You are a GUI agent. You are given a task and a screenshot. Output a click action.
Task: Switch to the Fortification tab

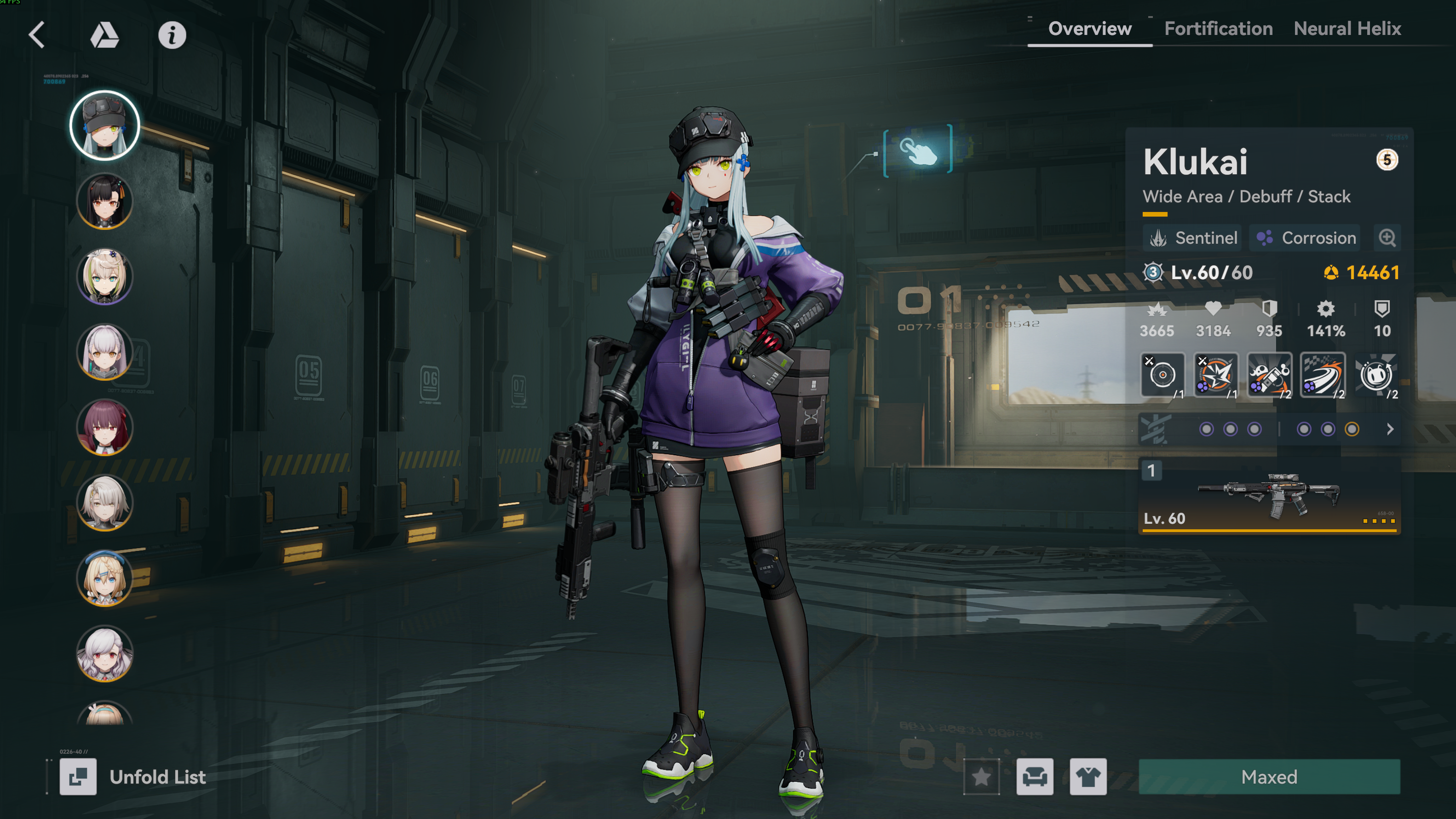coord(1218,29)
